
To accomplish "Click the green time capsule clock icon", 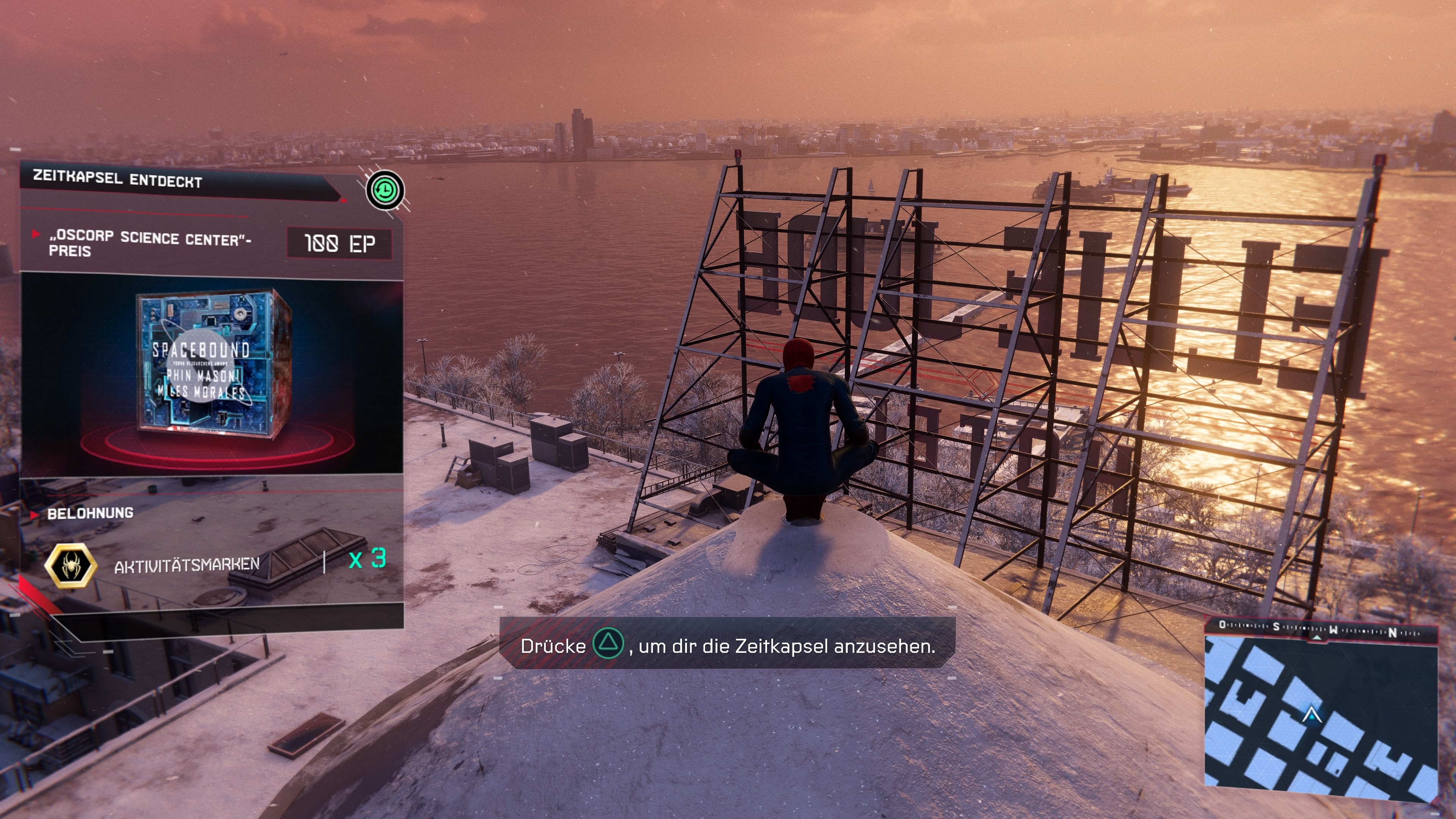I will [385, 190].
